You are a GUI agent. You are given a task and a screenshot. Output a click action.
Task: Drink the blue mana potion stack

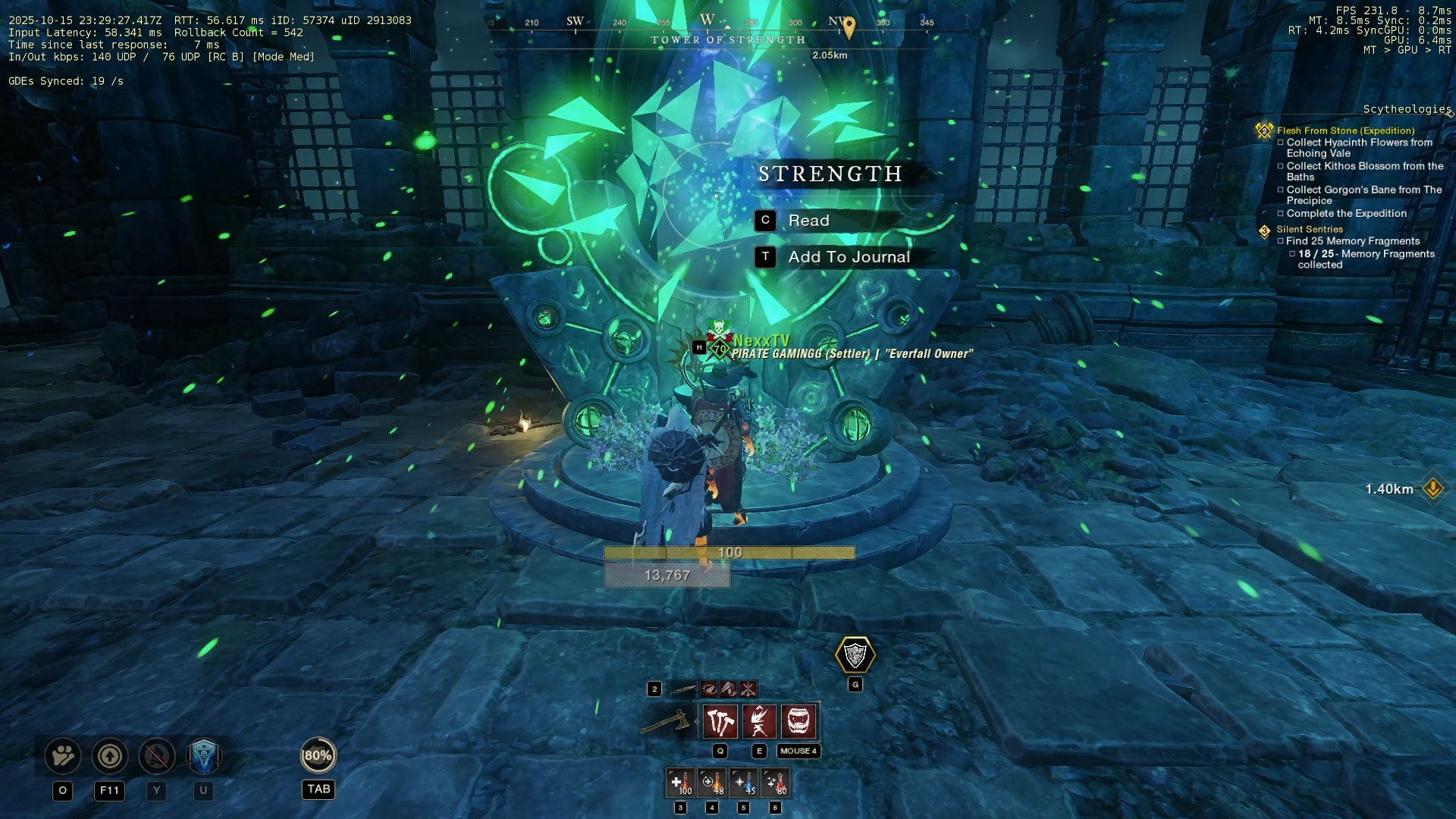744,783
